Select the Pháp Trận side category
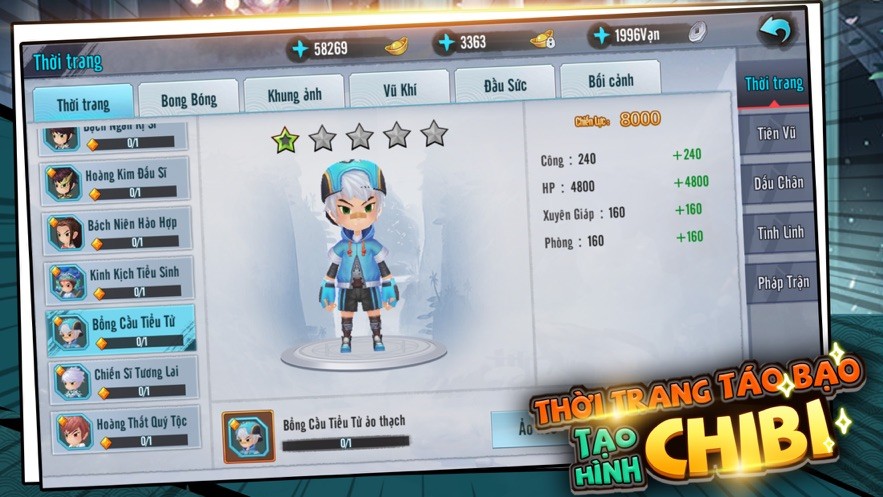Image resolution: width=883 pixels, height=497 pixels. click(782, 282)
